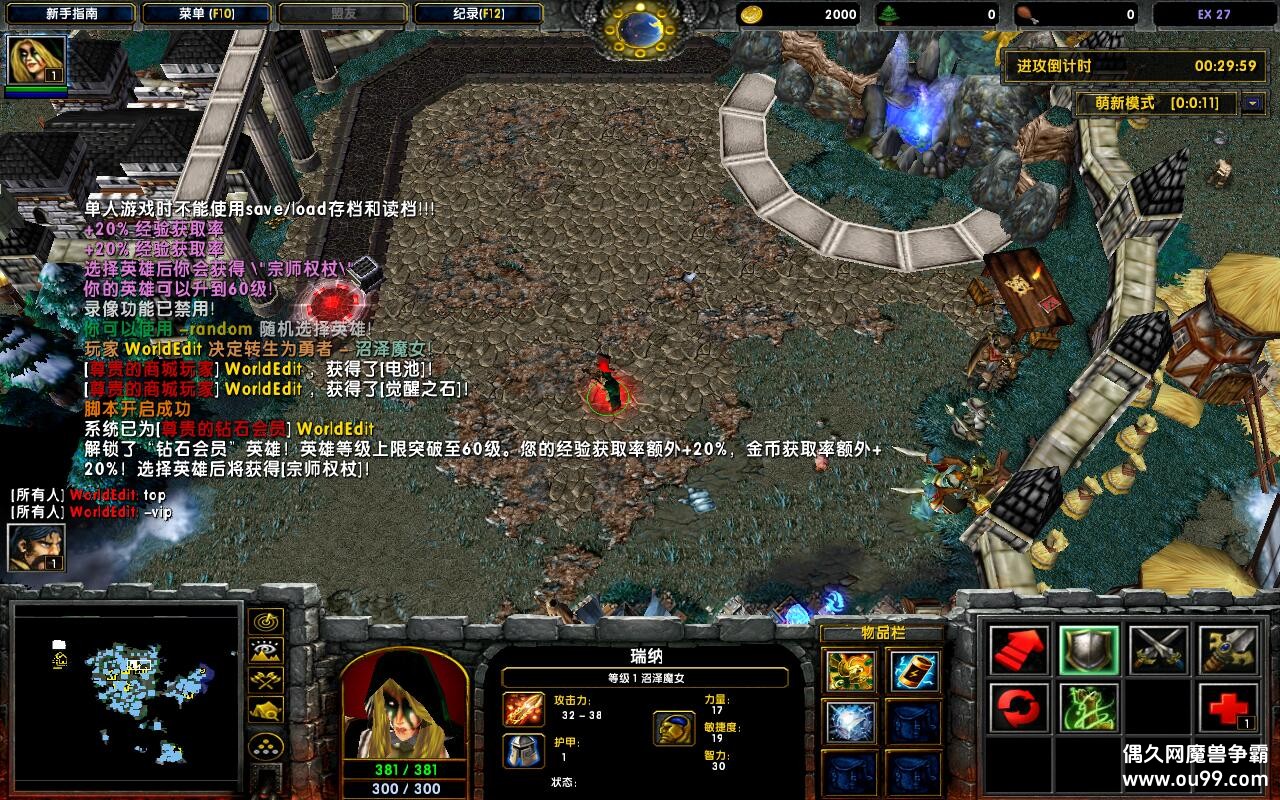Viewport: 1280px width, 800px height.
Task: Click the hero portrait of 瑞纳
Action: click(404, 704)
